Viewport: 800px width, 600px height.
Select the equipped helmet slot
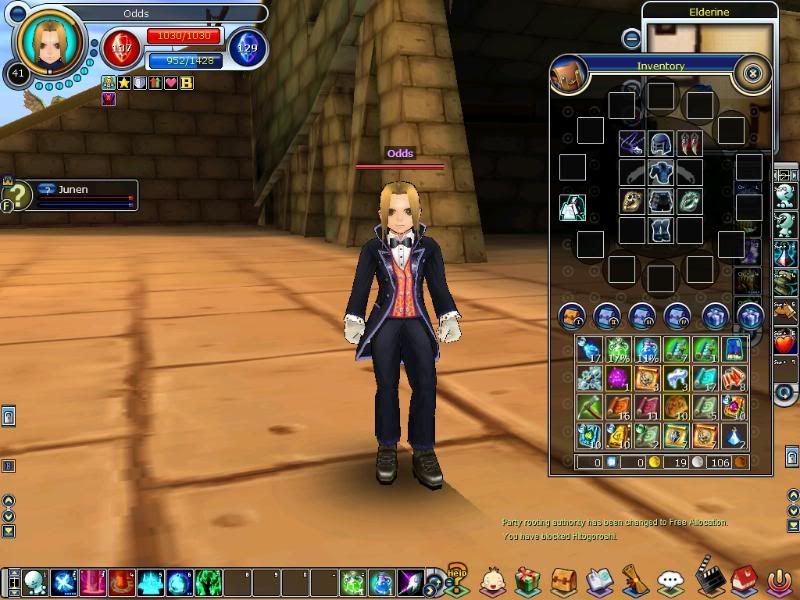(x=660, y=143)
